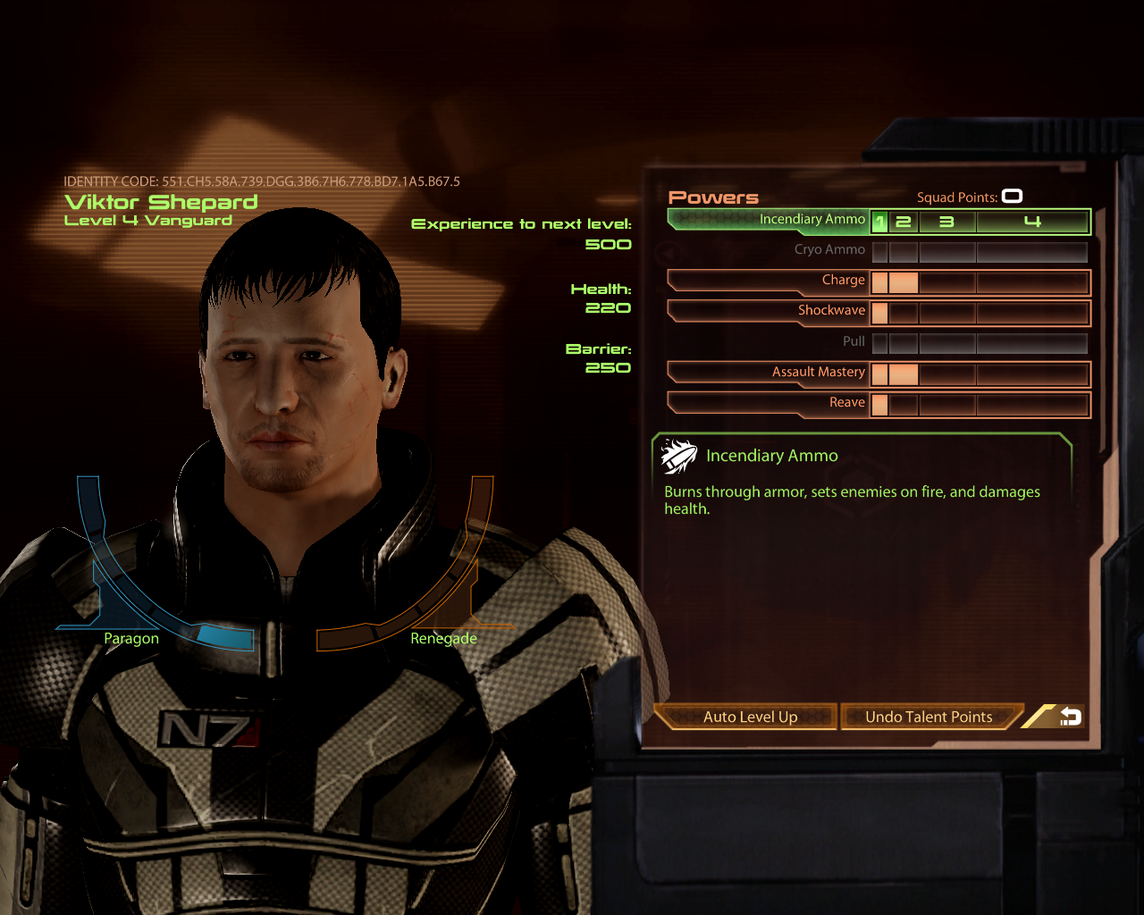Undo Talent Points
The image size is (1144, 915).
click(928, 717)
